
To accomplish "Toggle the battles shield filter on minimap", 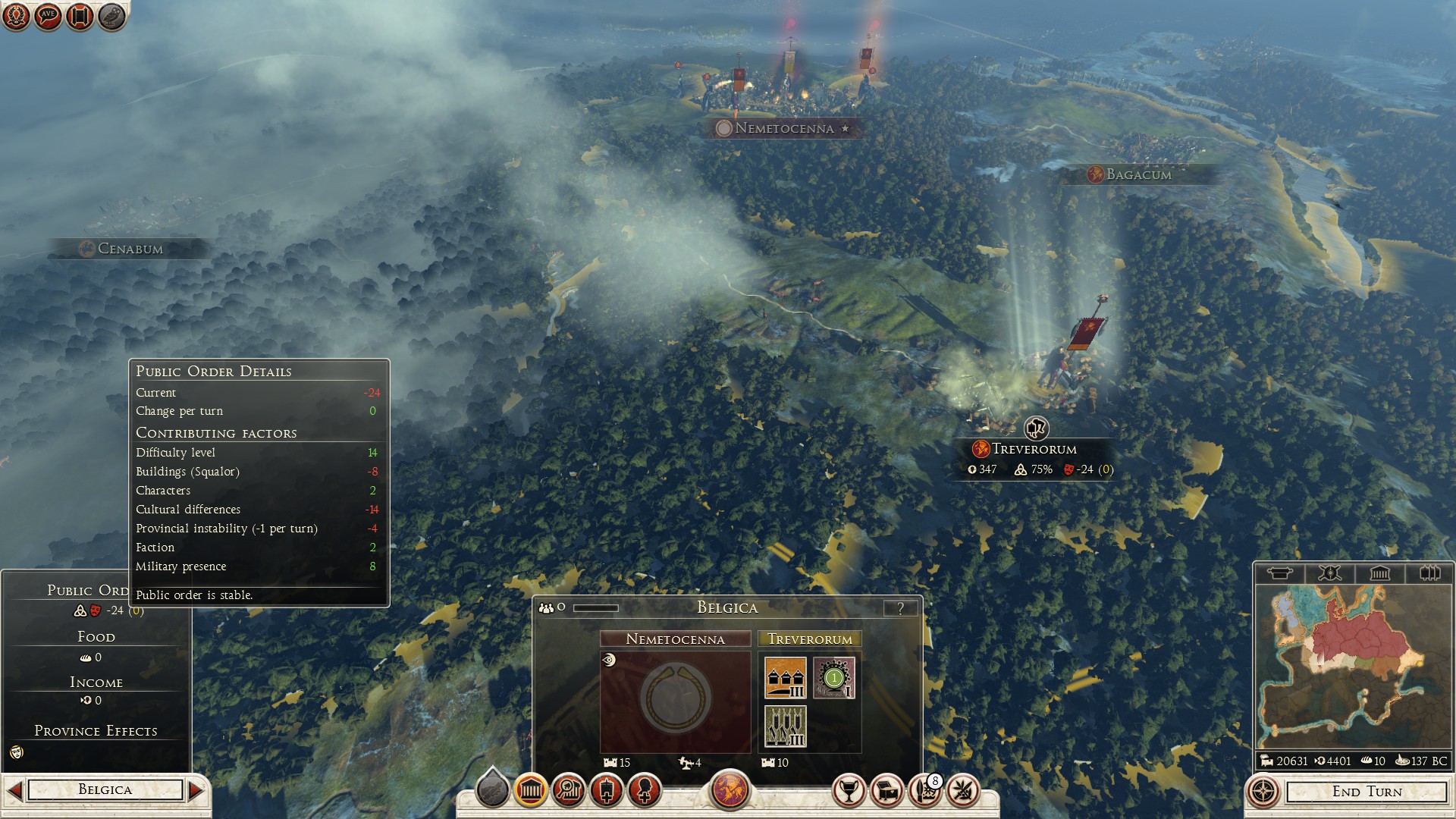I will coord(1331,574).
